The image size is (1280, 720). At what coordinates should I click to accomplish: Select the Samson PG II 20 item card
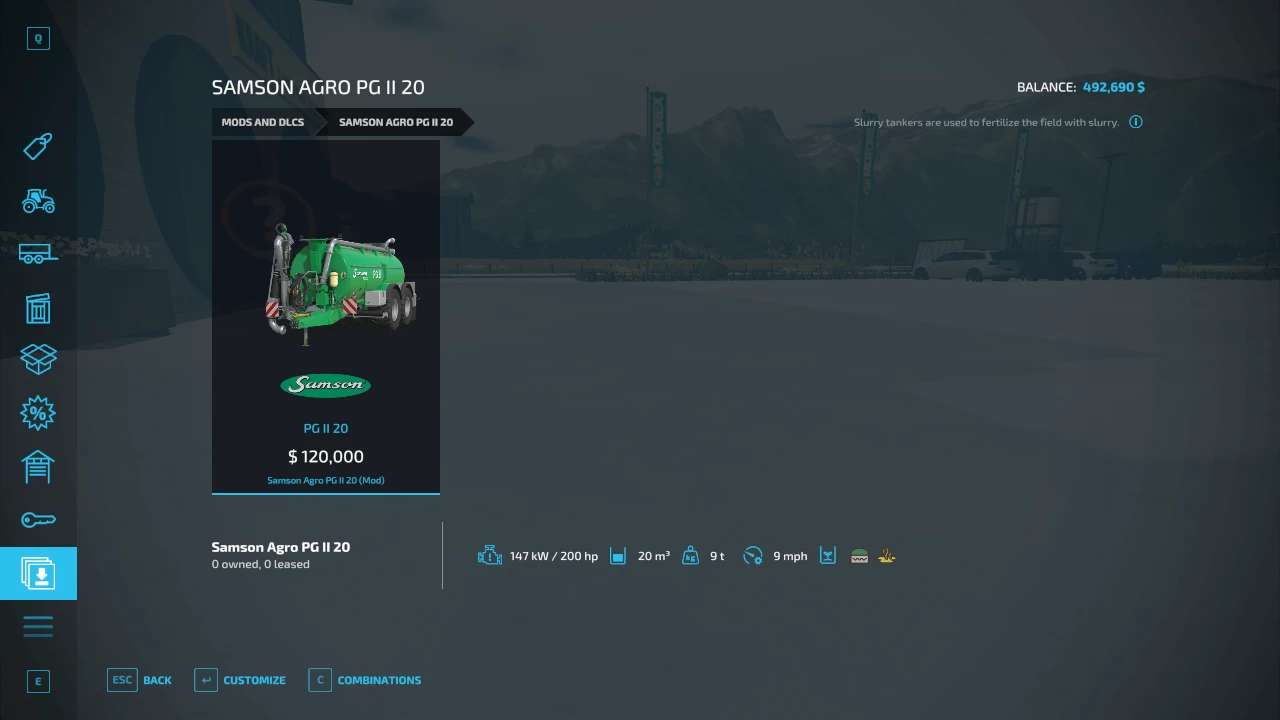[x=326, y=316]
